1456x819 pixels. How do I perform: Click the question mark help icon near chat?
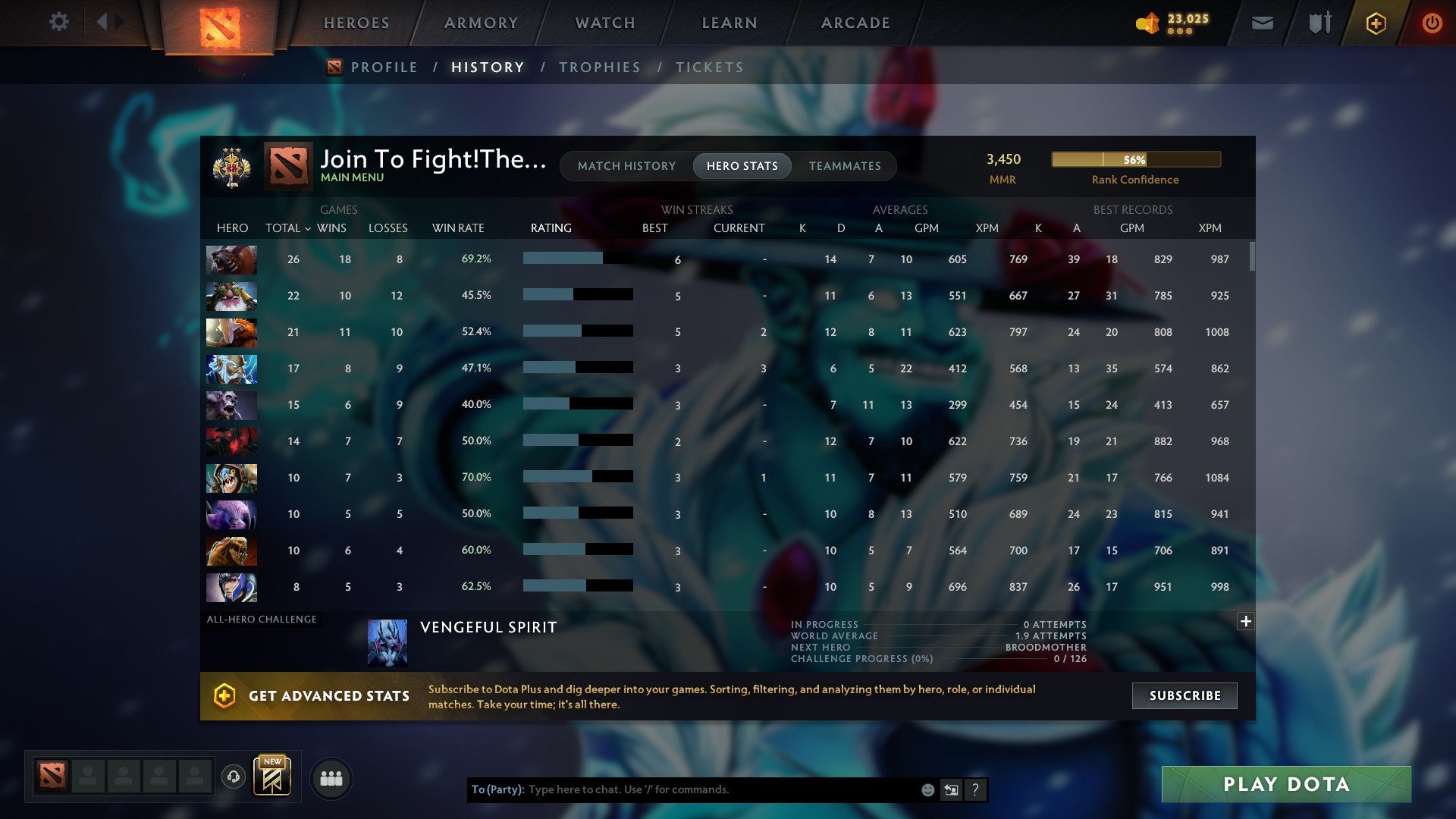[x=976, y=789]
